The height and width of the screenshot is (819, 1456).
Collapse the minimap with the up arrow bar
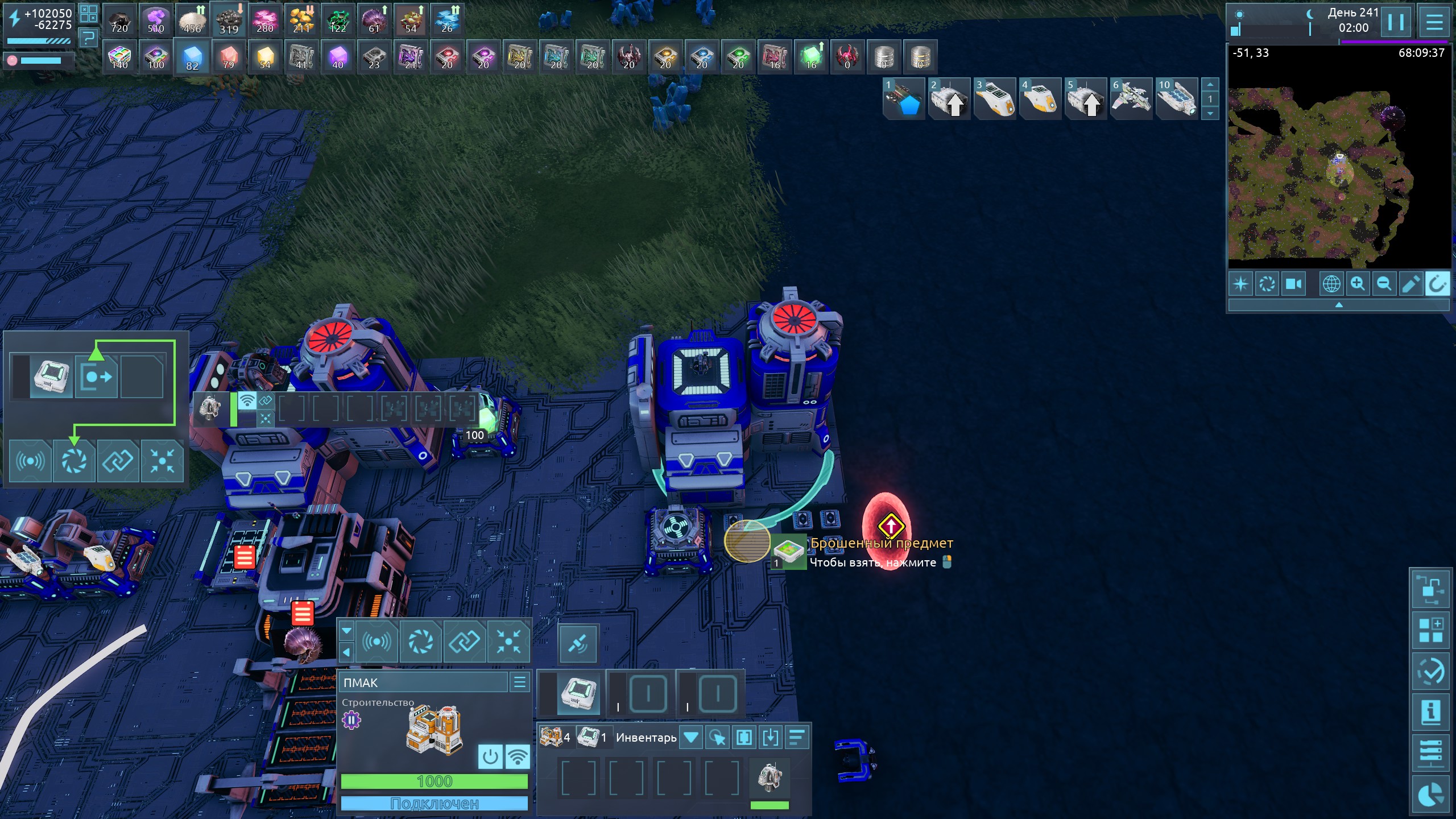click(1339, 305)
